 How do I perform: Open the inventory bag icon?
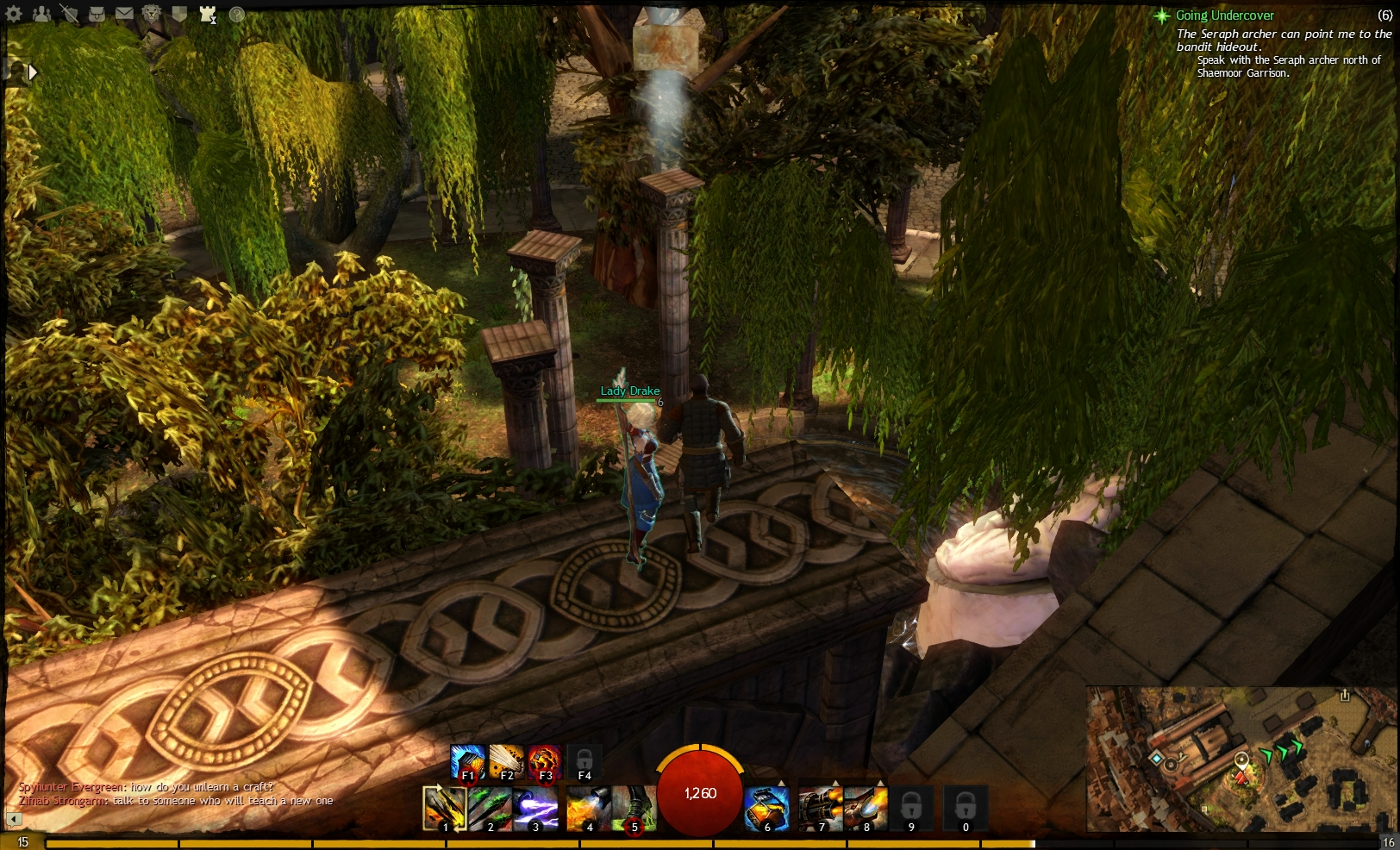tap(97, 14)
